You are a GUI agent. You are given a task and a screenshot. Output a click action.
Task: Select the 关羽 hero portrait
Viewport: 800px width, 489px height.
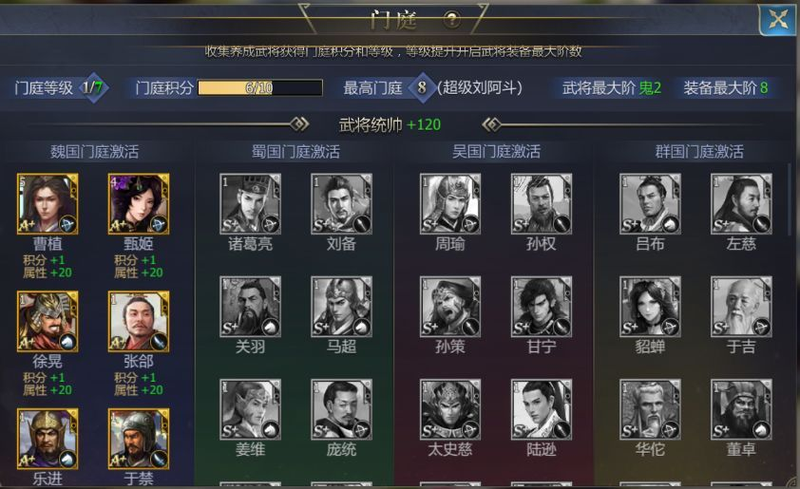pos(250,307)
